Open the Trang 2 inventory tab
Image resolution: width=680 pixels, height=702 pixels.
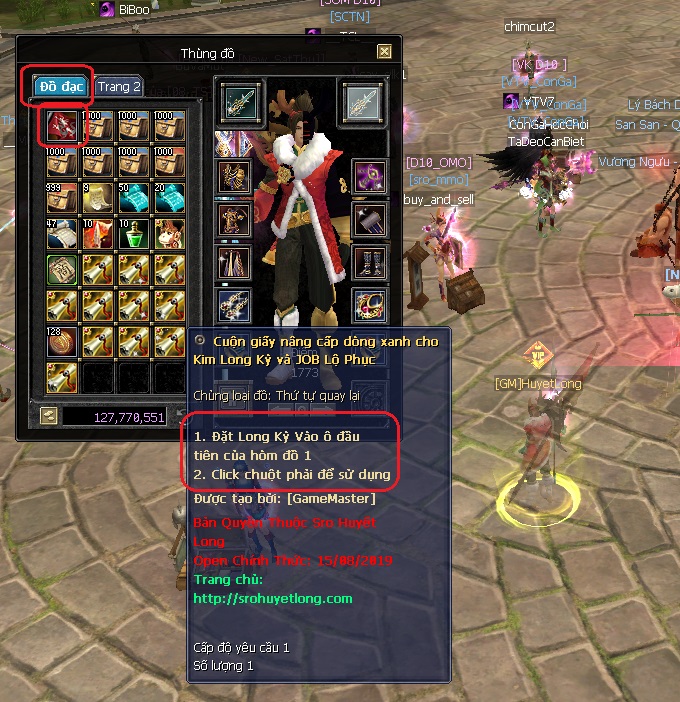pos(119,87)
